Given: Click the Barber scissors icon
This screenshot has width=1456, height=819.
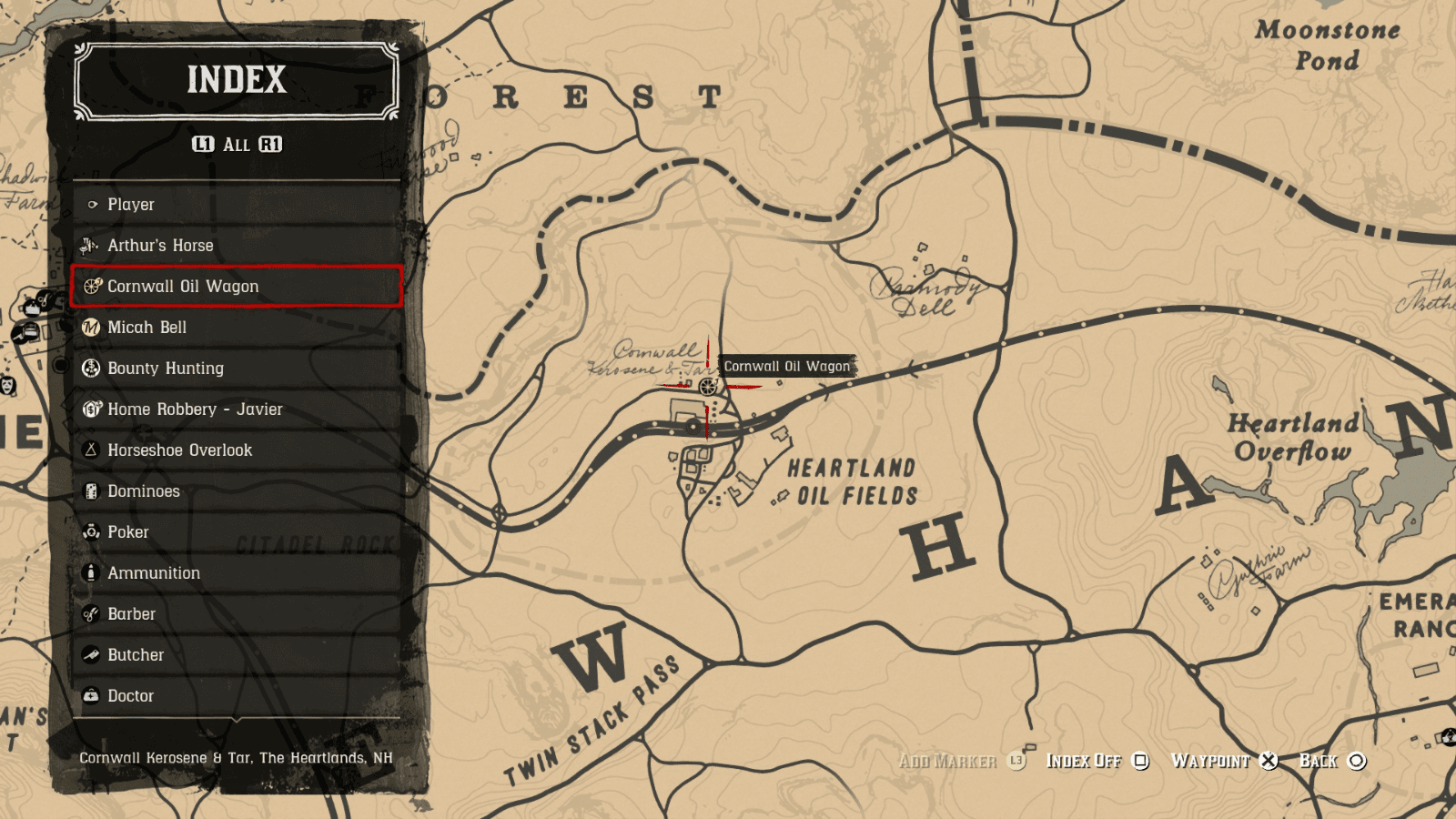Looking at the screenshot, I should coord(91,614).
